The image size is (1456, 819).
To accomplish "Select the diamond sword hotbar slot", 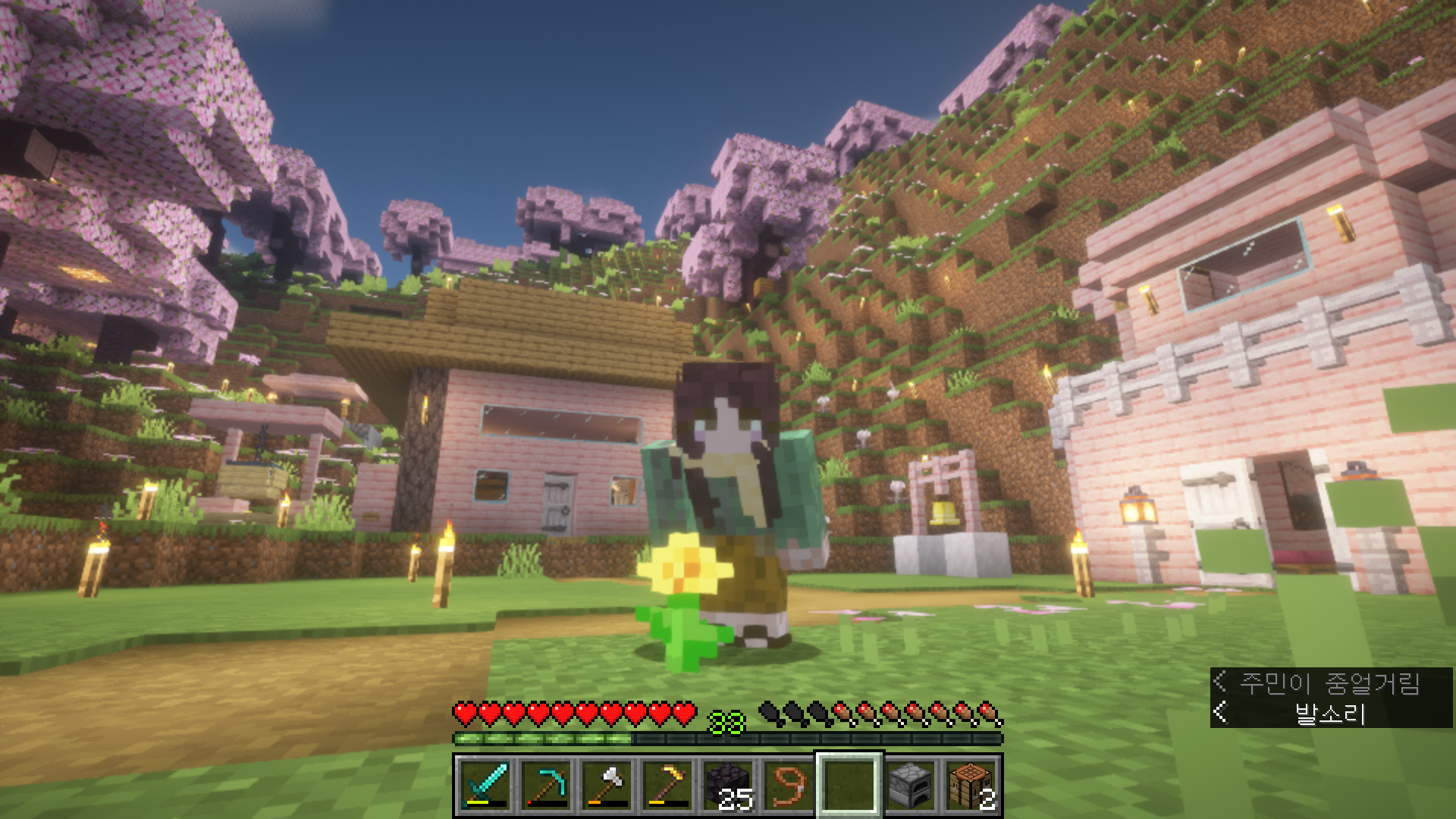I will click(x=485, y=785).
